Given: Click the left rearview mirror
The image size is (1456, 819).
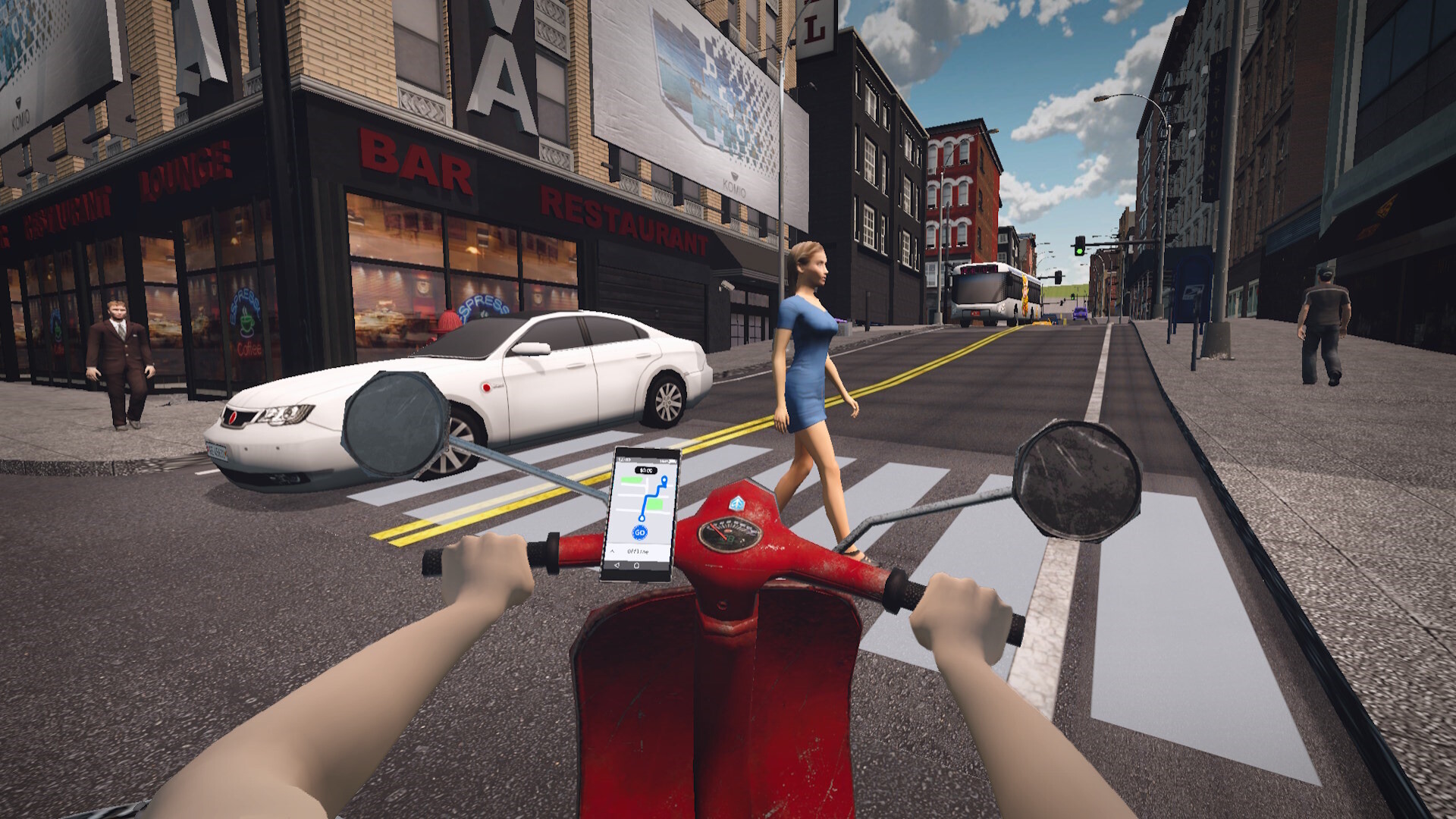Looking at the screenshot, I should tap(394, 423).
